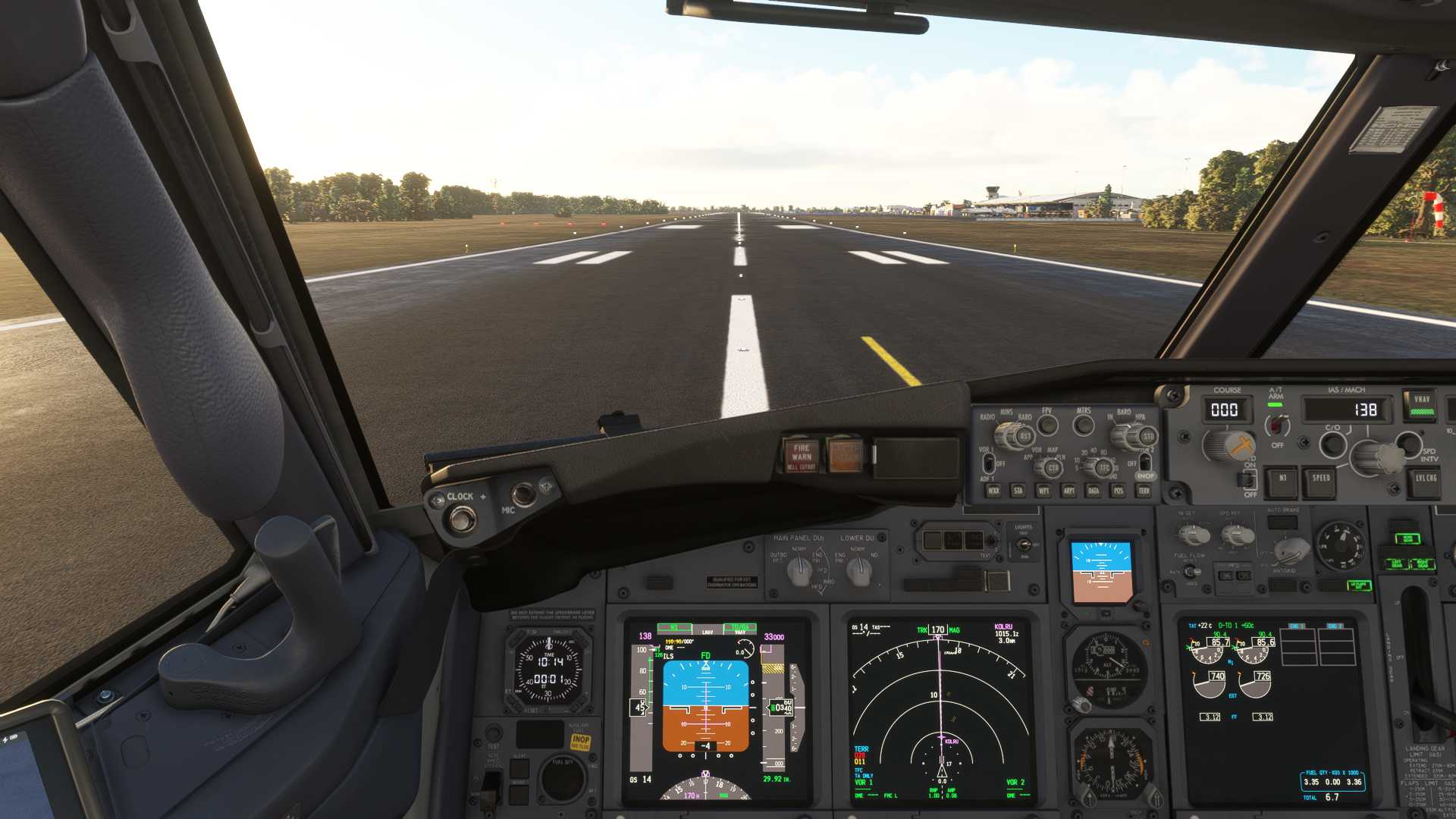Push the WXR button on the EFIS panel
The width and height of the screenshot is (1456, 819).
tap(993, 491)
